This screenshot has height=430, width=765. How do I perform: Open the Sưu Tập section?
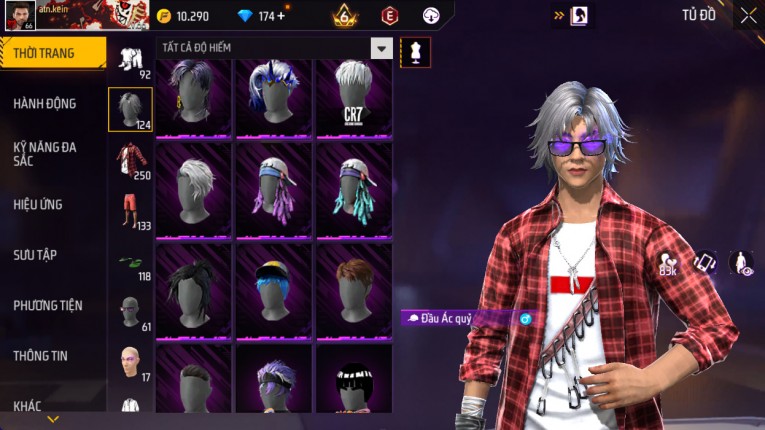tap(35, 255)
